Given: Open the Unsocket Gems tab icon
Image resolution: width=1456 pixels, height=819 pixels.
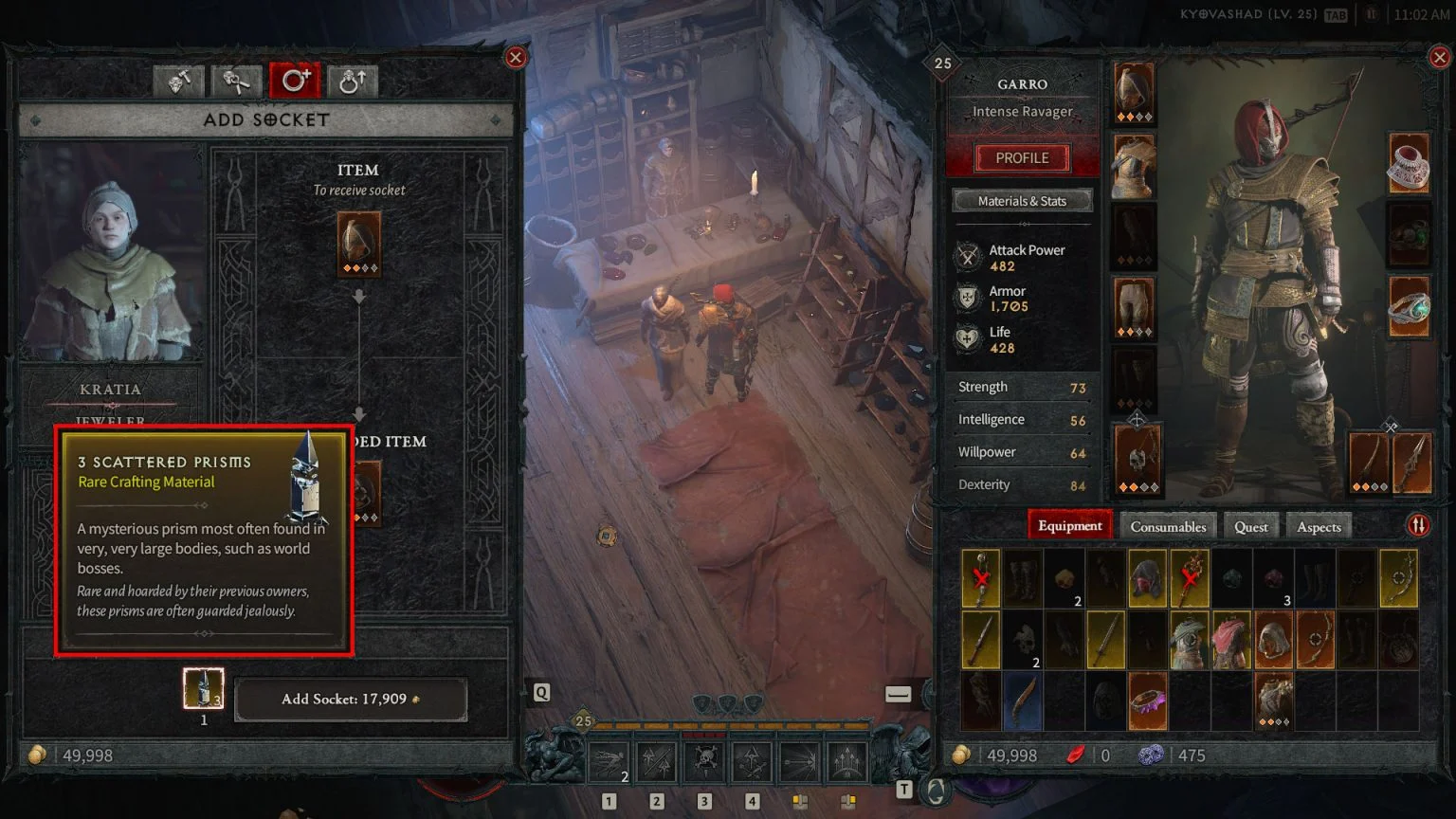Looking at the screenshot, I should tap(235, 82).
